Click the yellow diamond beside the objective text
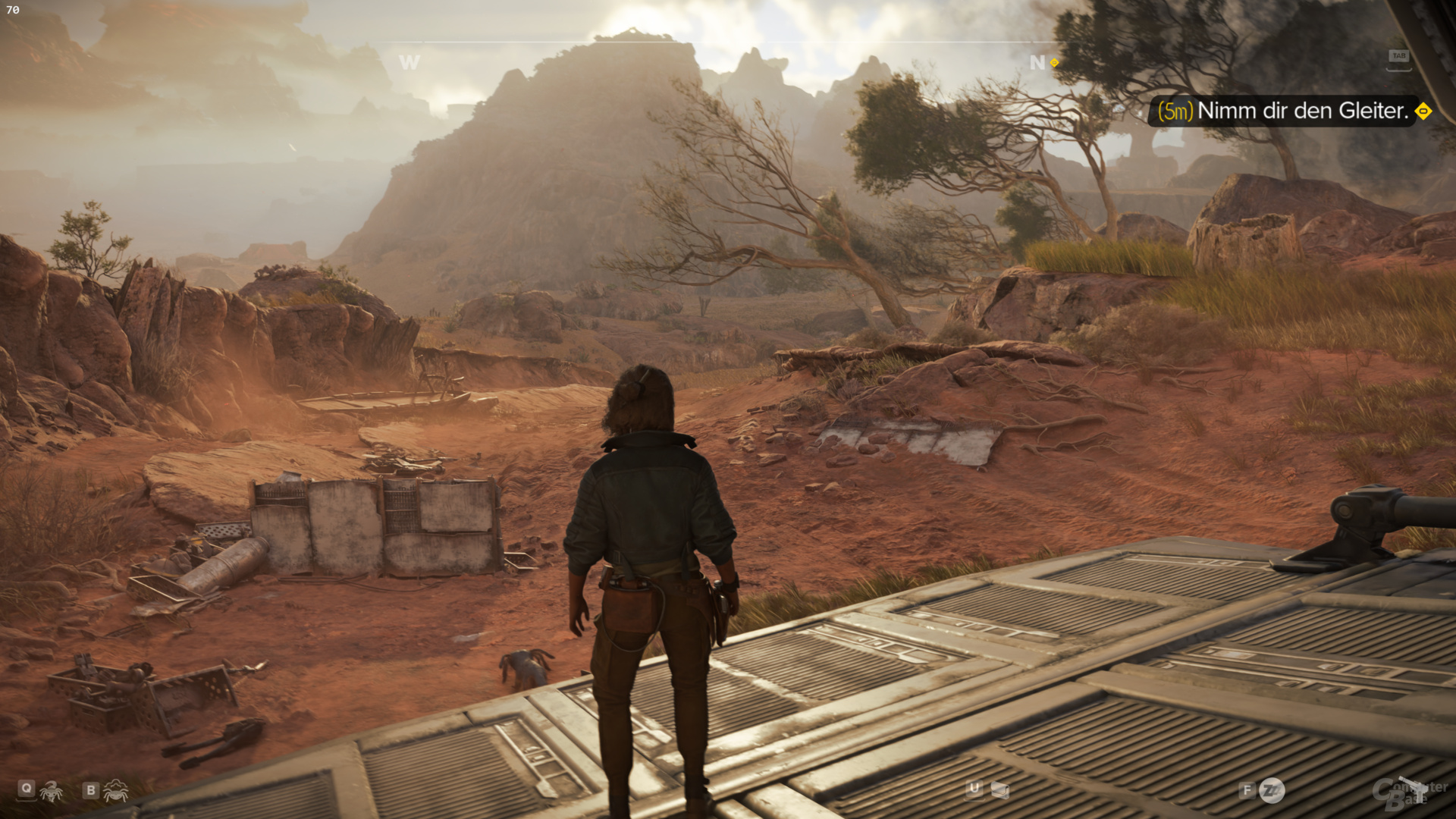 (1423, 111)
